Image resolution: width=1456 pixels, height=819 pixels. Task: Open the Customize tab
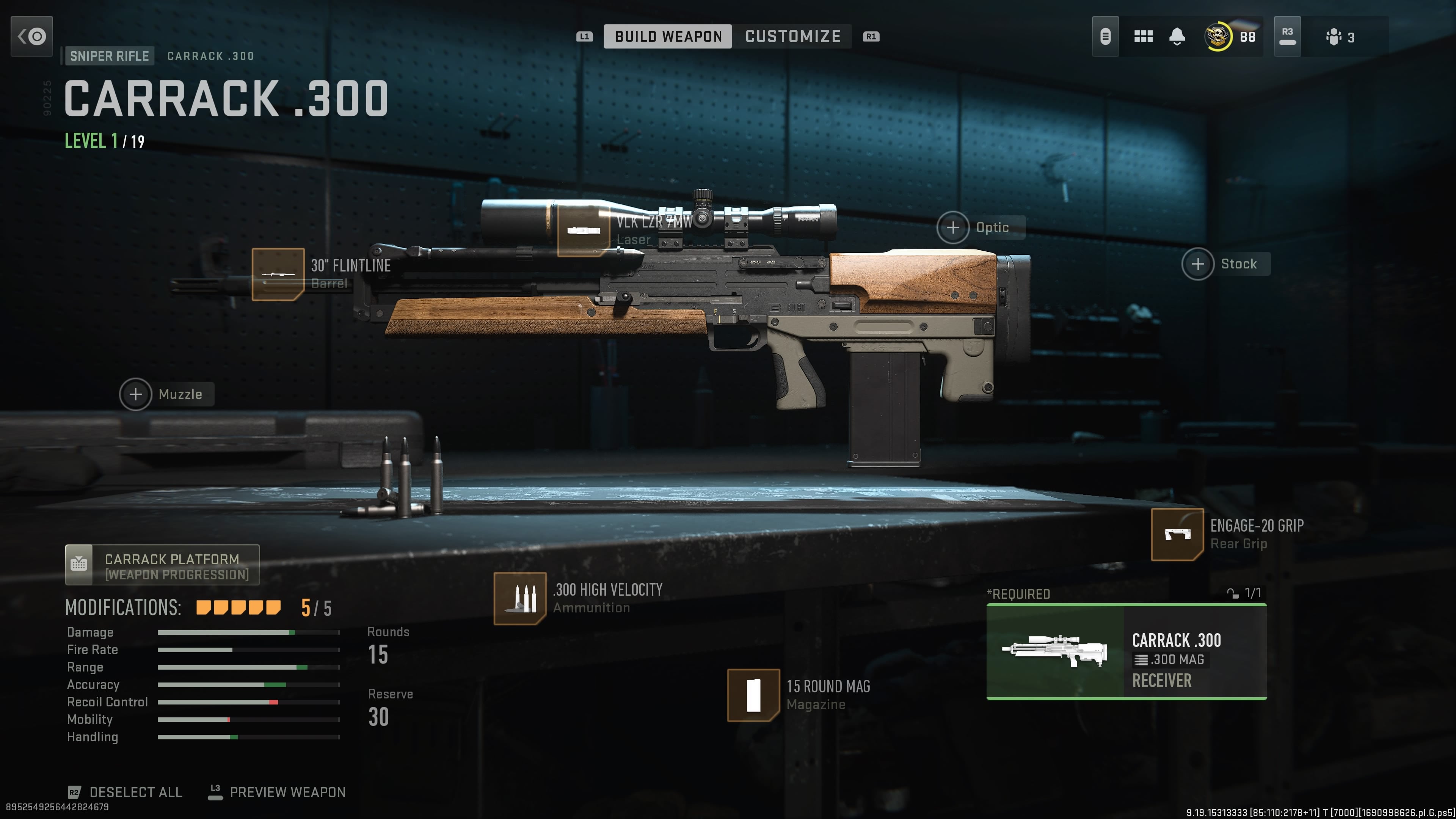pos(792,37)
